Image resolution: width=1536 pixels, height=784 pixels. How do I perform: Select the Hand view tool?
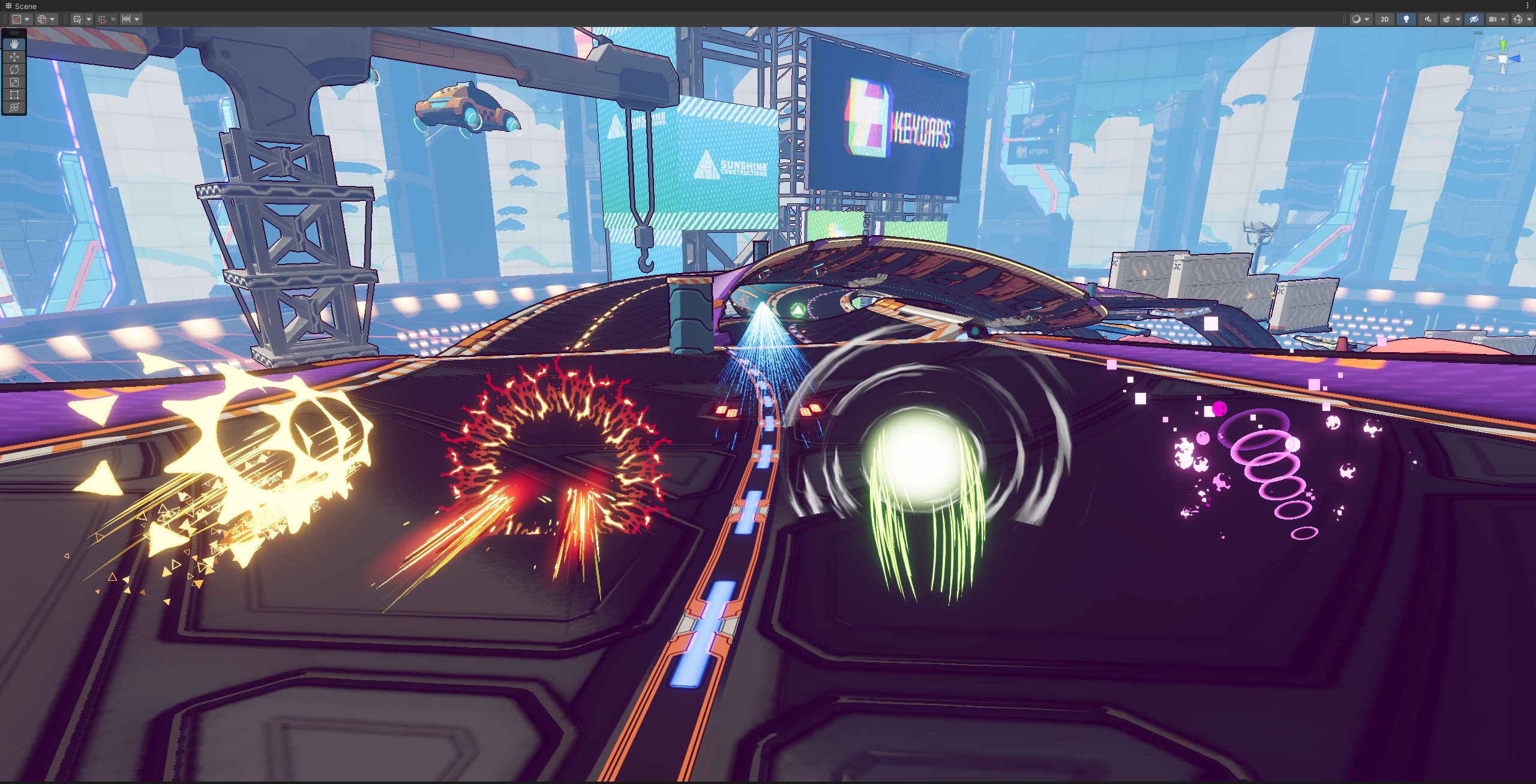coord(14,44)
